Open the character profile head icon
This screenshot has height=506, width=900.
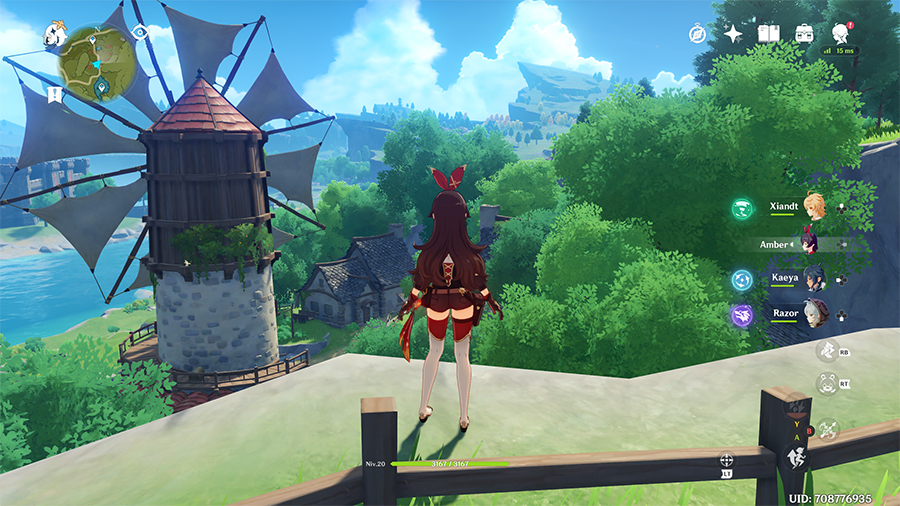pyautogui.click(x=840, y=34)
